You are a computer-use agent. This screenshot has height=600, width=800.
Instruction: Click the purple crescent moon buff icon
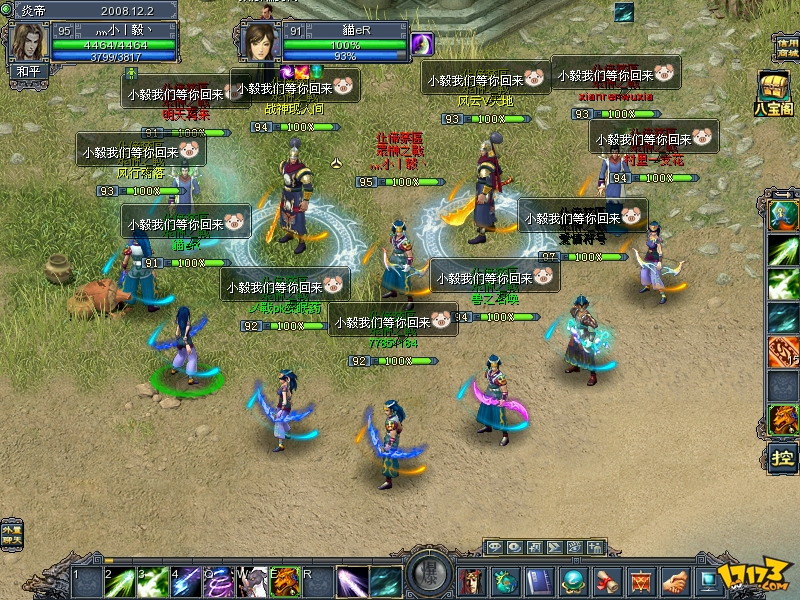(422, 44)
